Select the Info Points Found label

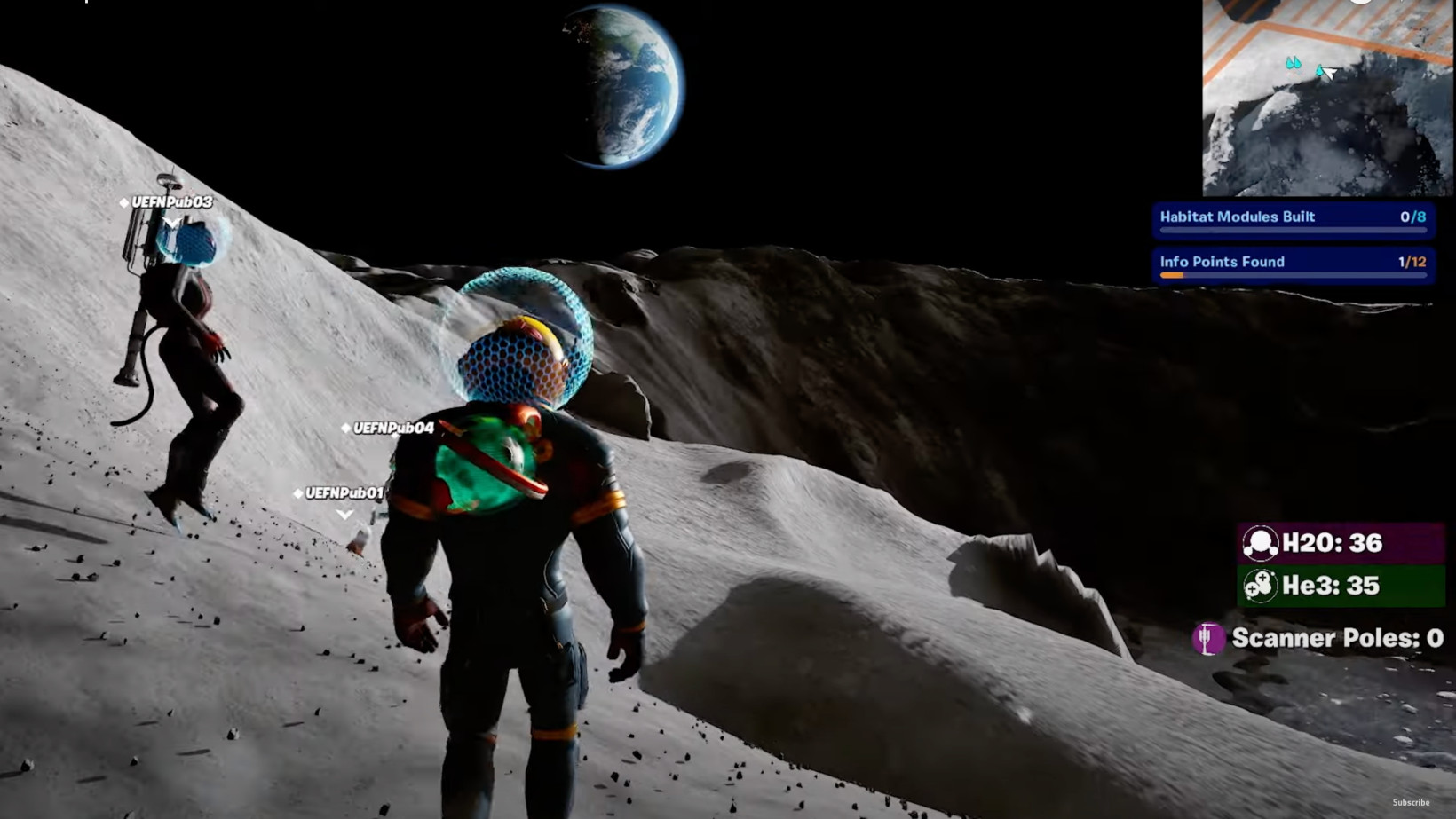click(1221, 262)
